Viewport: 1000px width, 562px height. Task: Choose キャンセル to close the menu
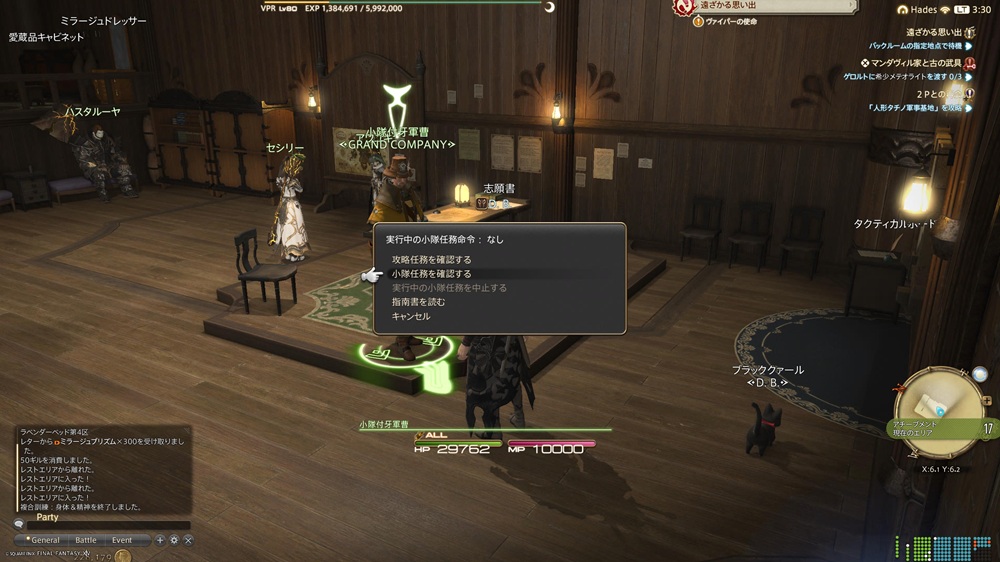pos(411,316)
